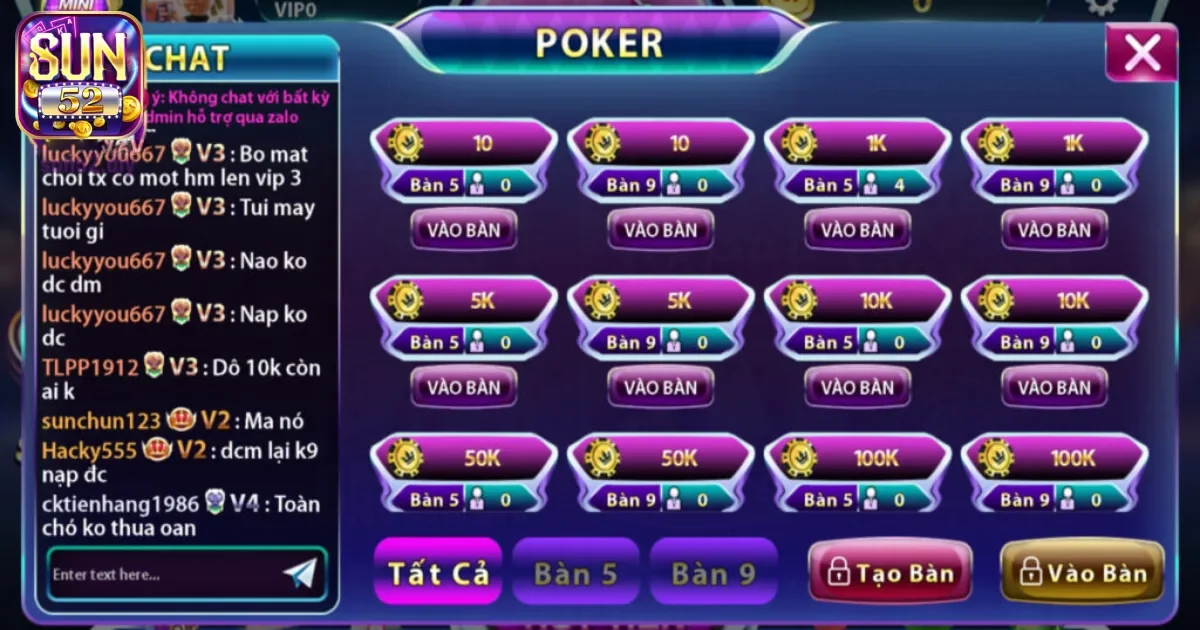Enter the 1K Bàn 9 table via VÀO BÀN

click(1054, 230)
